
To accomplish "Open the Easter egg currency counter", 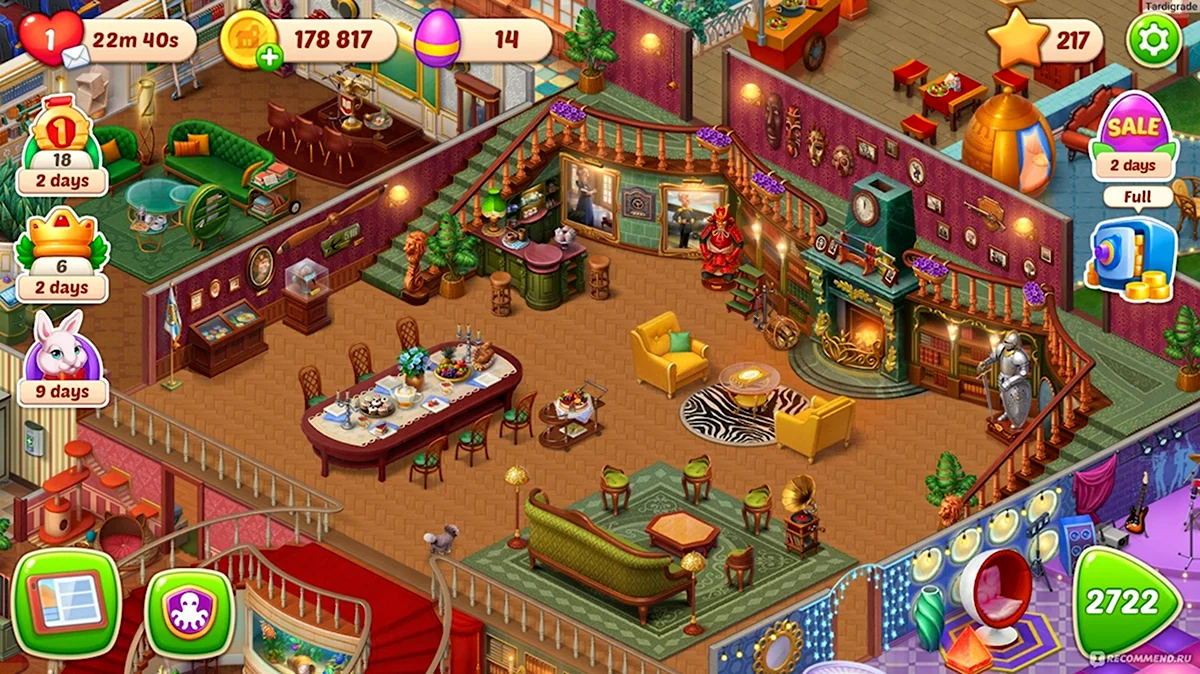I will (437, 40).
